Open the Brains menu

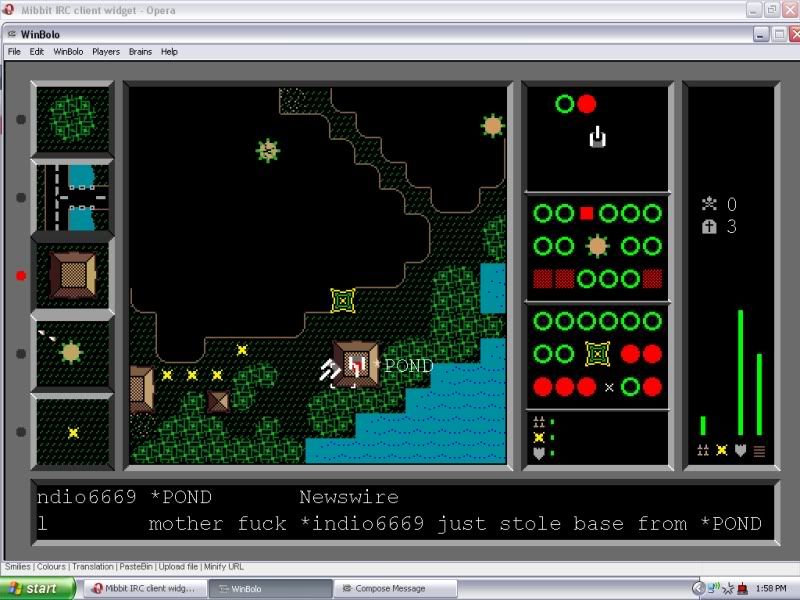pyautogui.click(x=140, y=51)
